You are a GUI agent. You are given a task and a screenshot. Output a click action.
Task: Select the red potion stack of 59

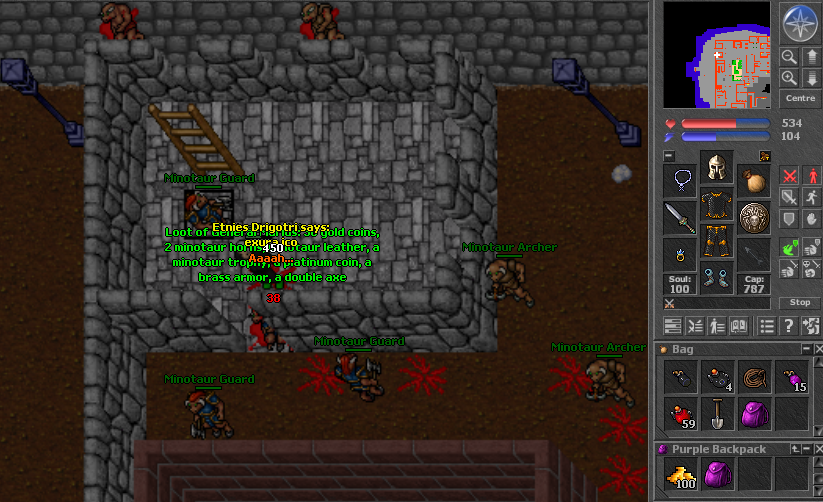[x=680, y=413]
